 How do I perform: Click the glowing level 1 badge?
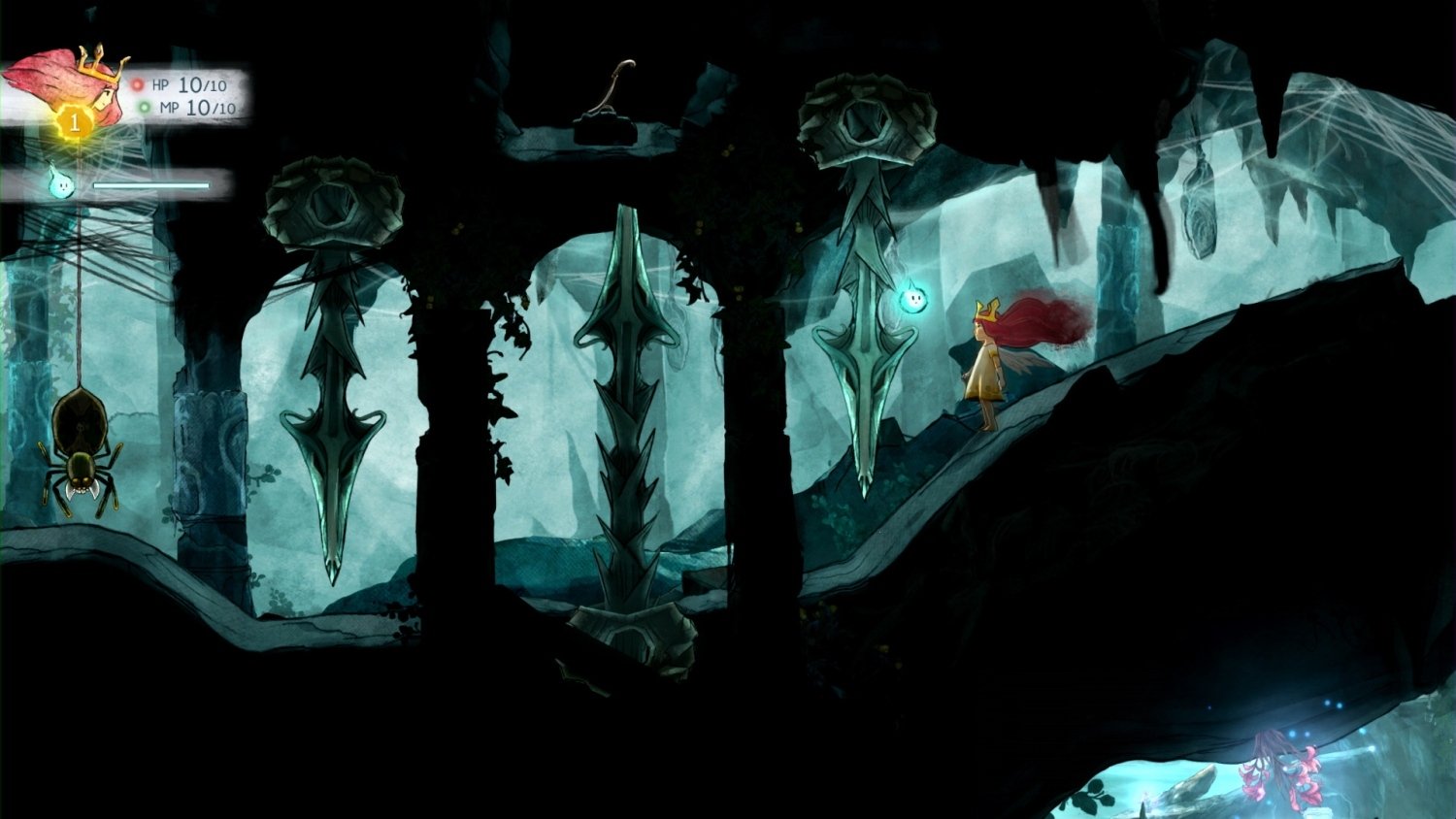(73, 121)
